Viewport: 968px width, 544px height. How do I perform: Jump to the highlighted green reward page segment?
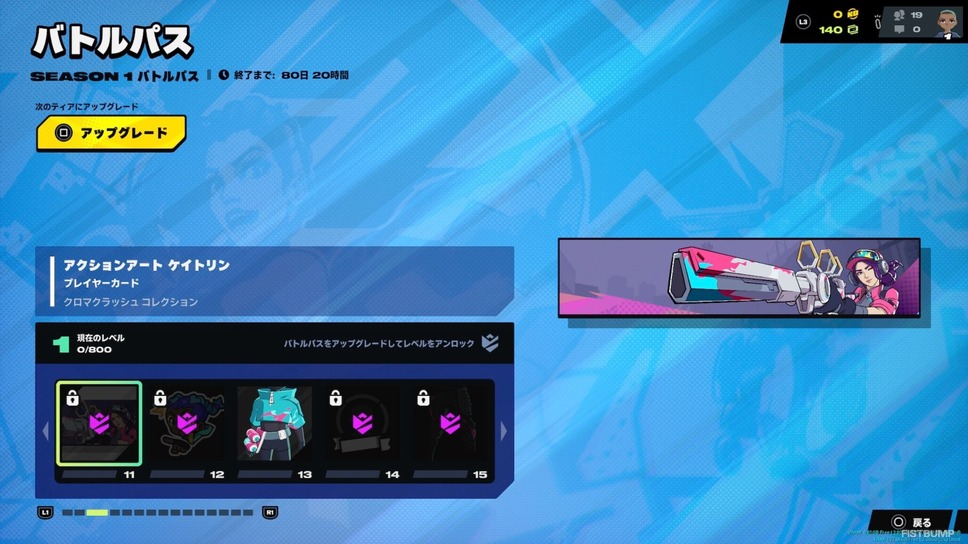97,513
